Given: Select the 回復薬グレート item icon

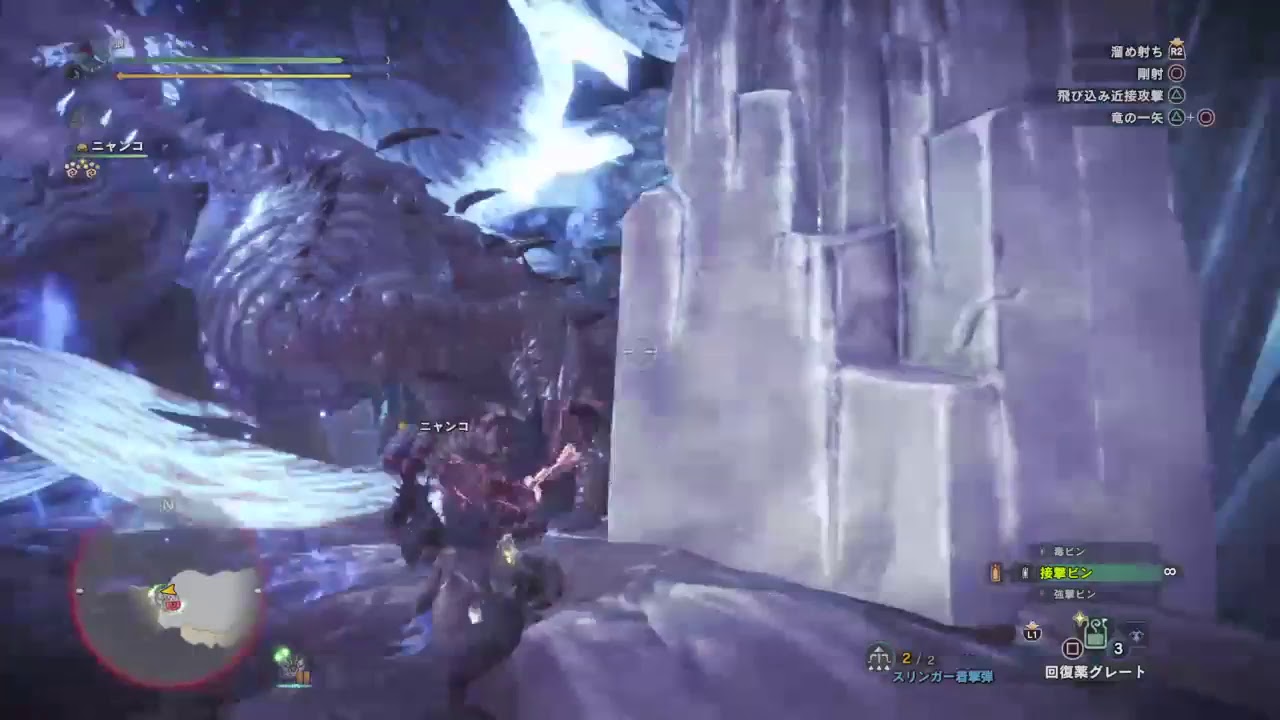Looking at the screenshot, I should (1094, 632).
